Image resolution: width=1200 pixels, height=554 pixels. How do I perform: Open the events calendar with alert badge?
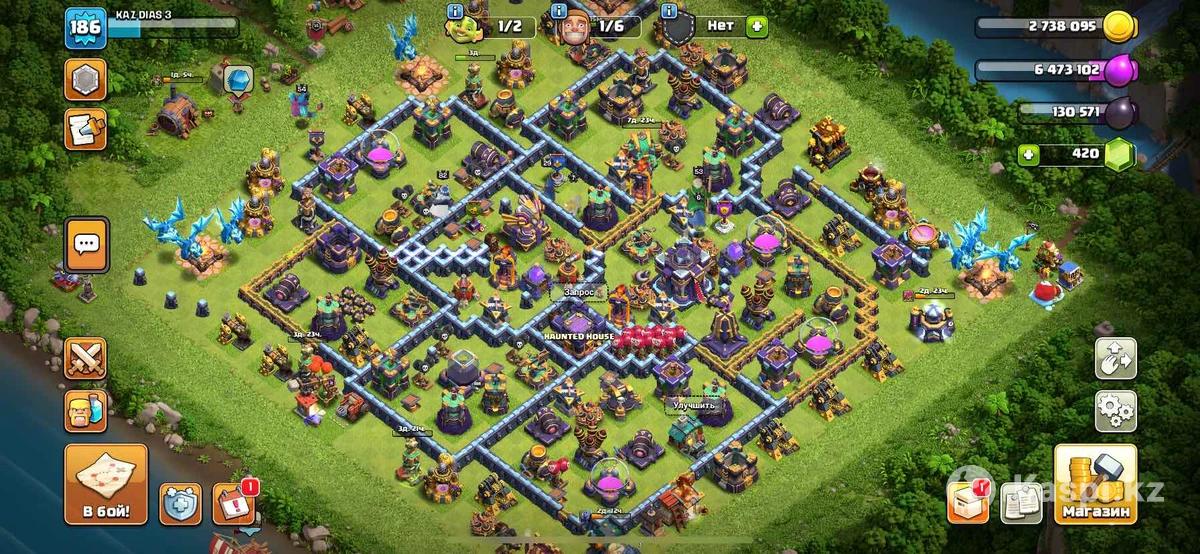click(236, 503)
